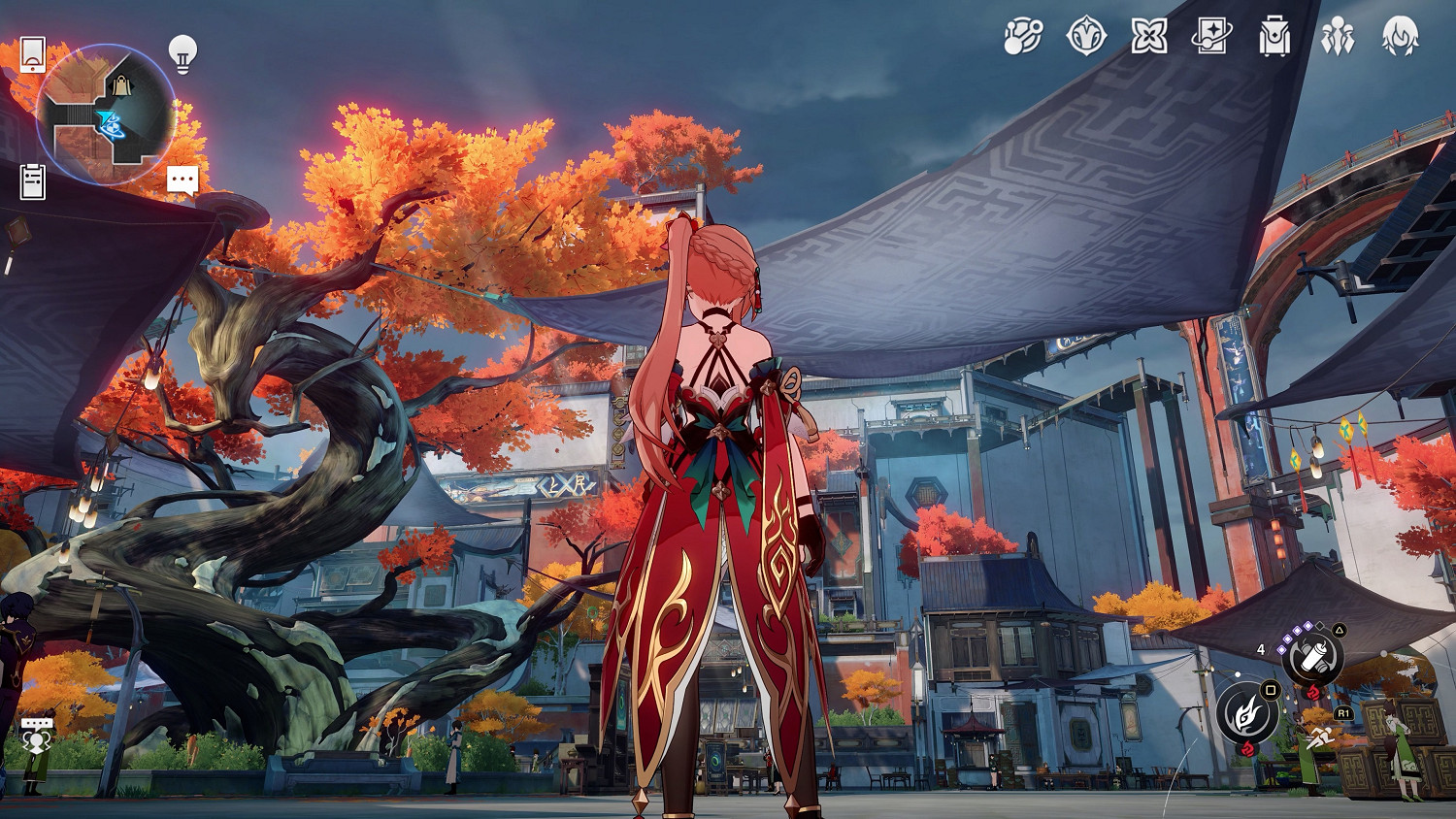This screenshot has height=819, width=1456.
Task: Open the messages chat bubble
Action: pos(182,179)
